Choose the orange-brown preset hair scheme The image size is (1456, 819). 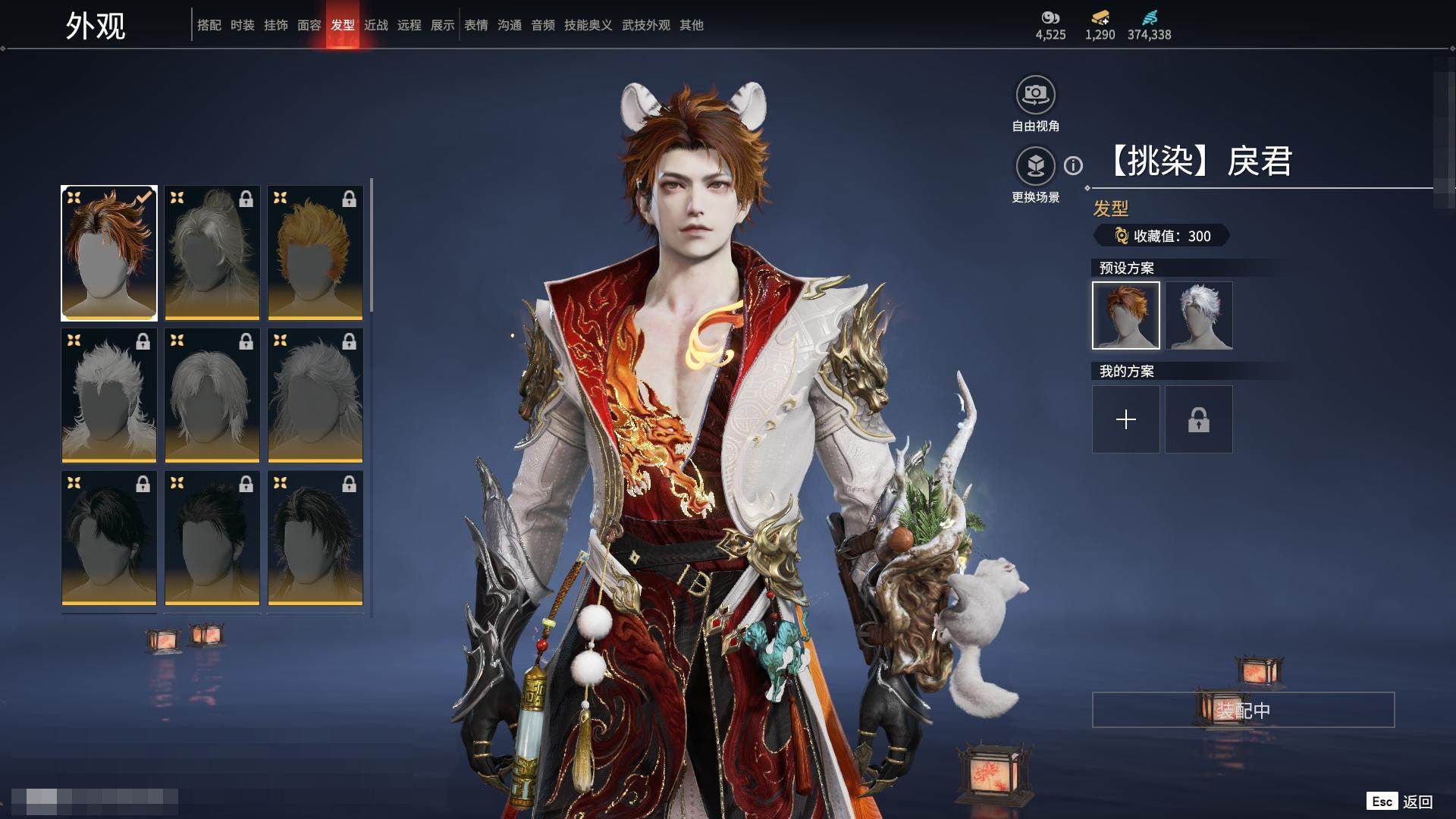pyautogui.click(x=1126, y=315)
